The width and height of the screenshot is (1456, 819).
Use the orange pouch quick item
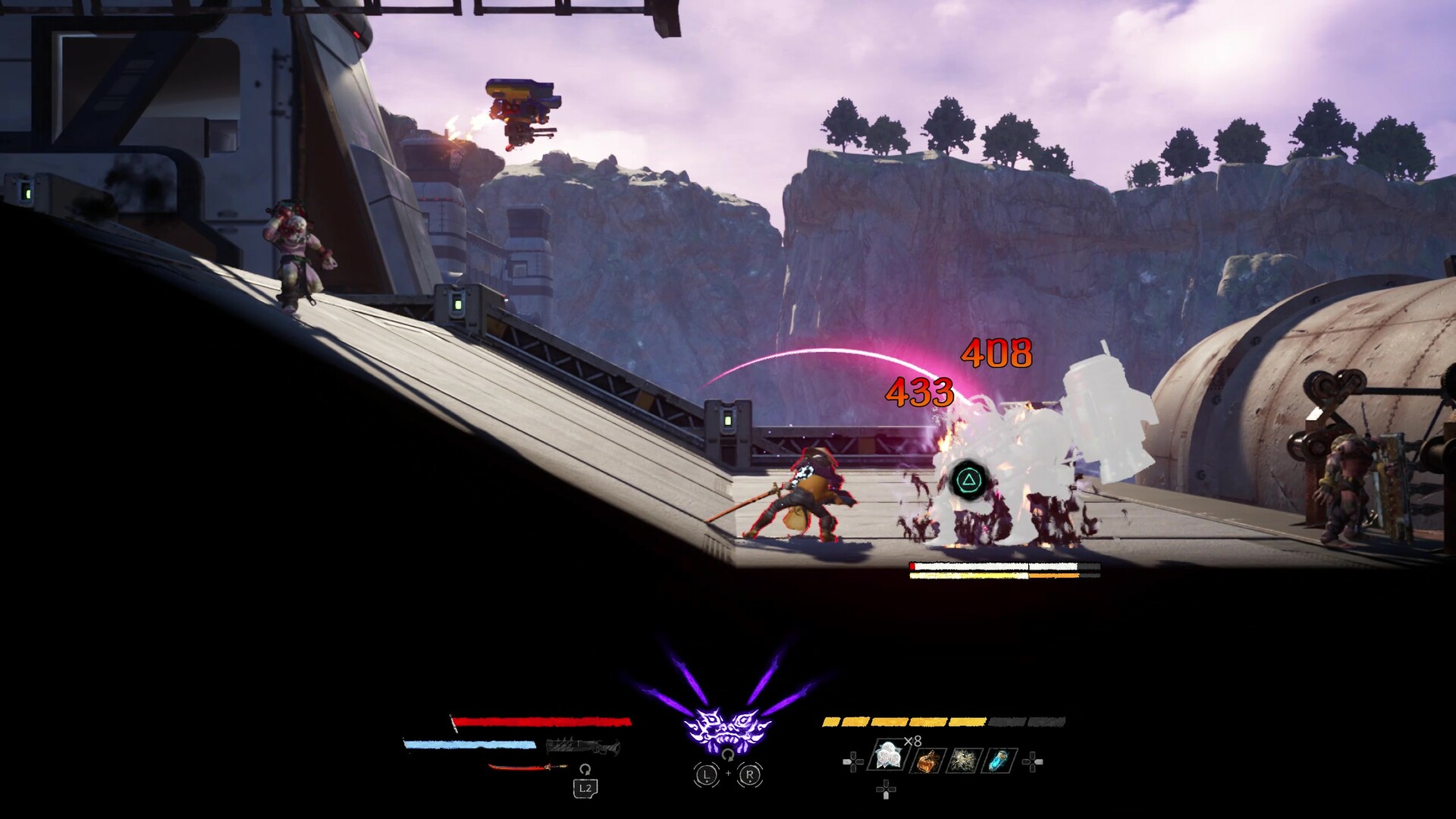927,760
